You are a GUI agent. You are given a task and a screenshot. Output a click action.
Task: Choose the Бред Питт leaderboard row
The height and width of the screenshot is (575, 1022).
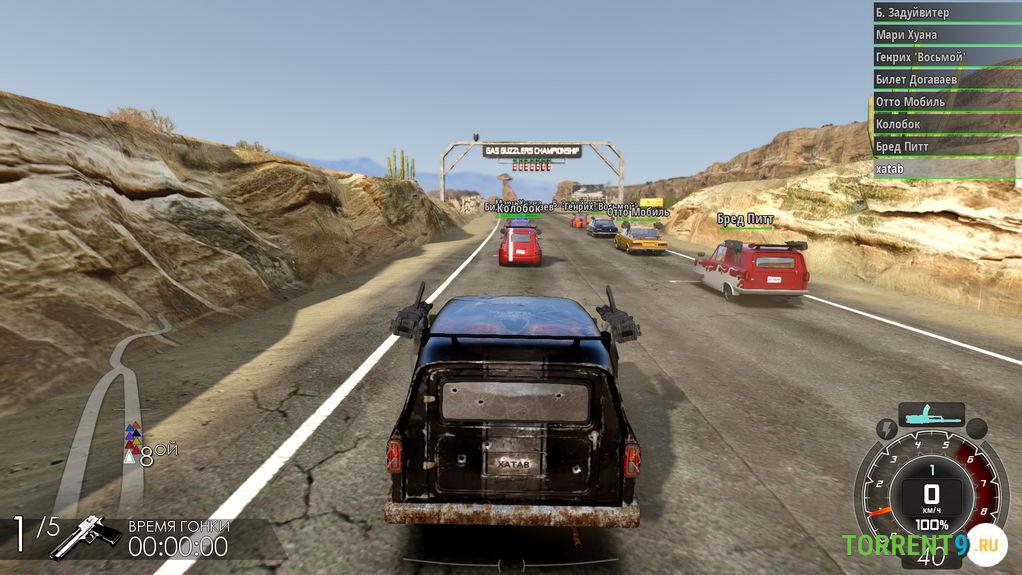tap(945, 146)
